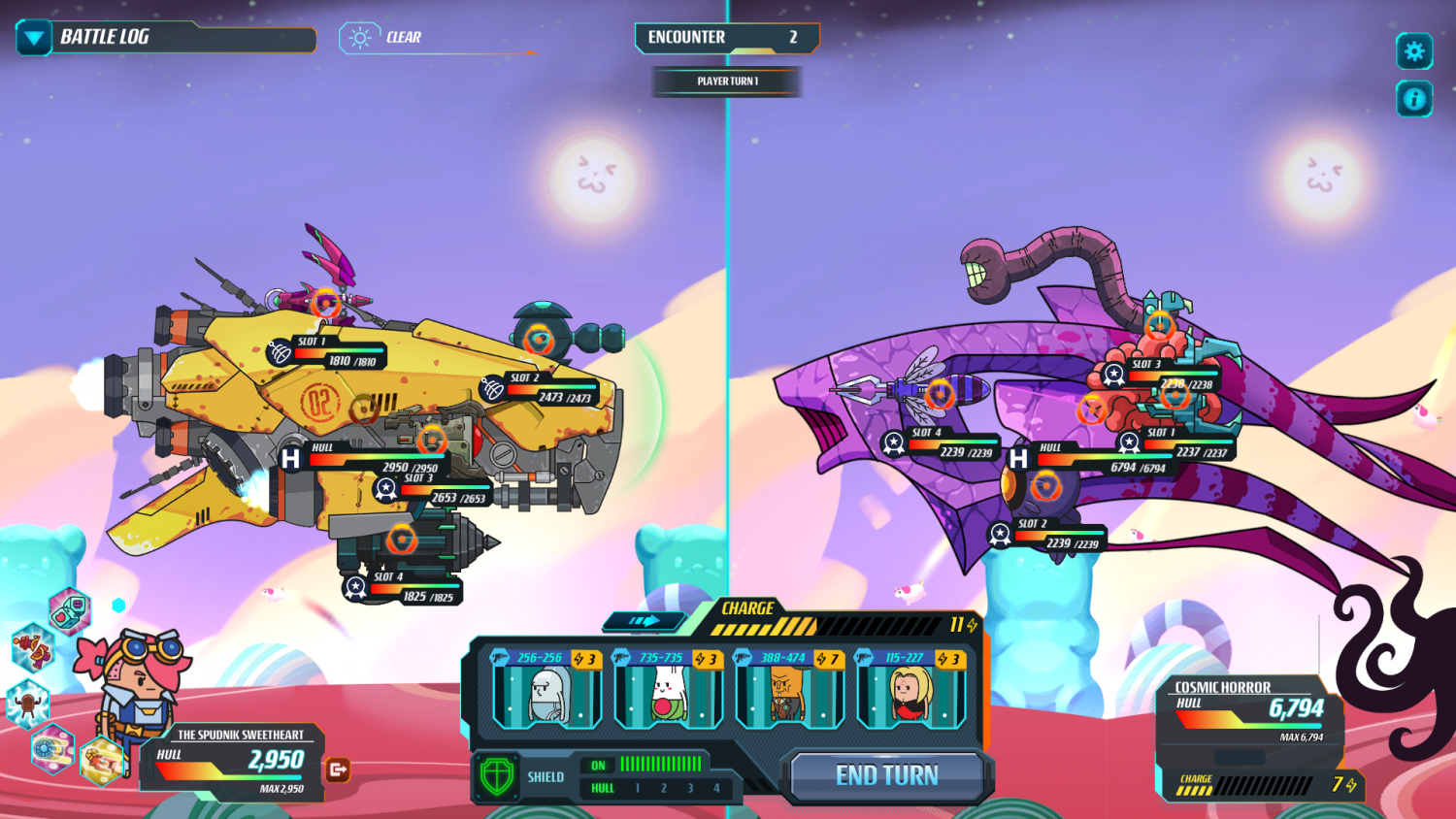Activate the potato creature ability icon

[27, 703]
